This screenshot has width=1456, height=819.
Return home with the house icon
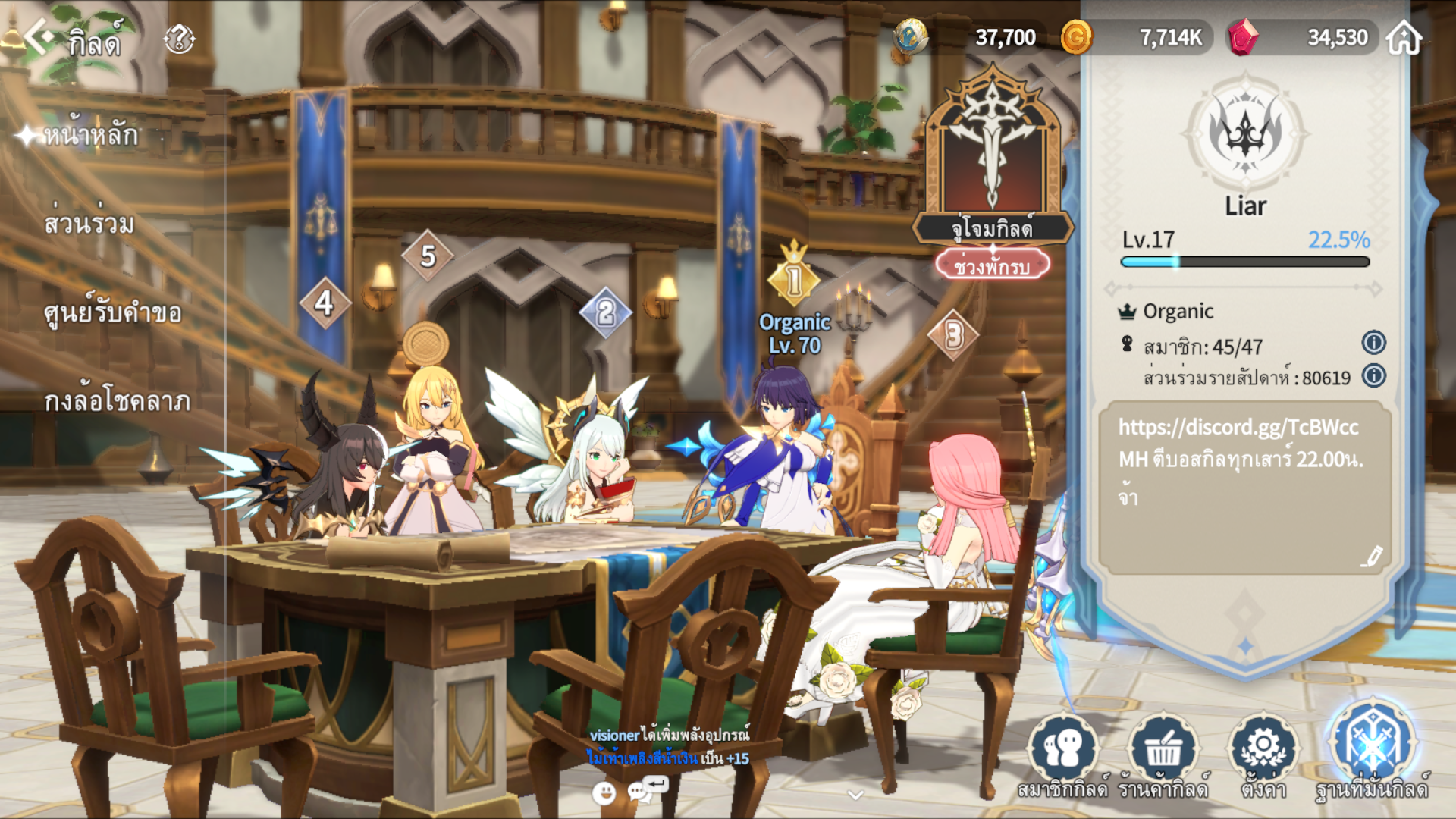click(x=1404, y=37)
